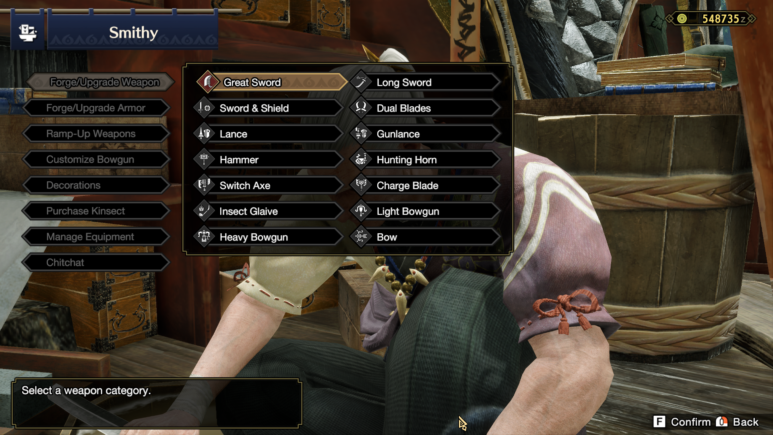Choose the Gunlance entry
This screenshot has width=773, height=435.
coord(424,134)
